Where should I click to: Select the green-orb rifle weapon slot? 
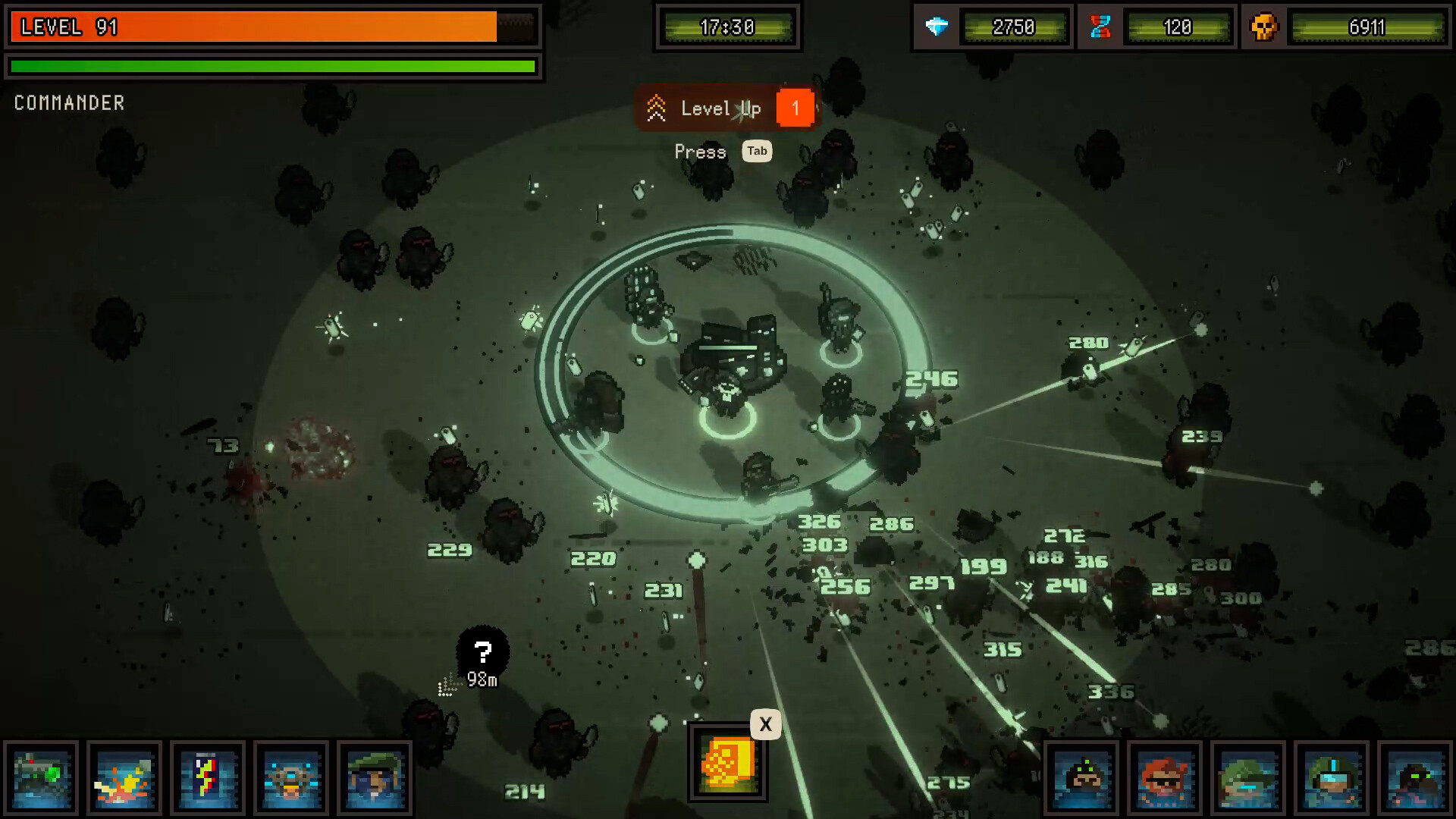point(41,778)
